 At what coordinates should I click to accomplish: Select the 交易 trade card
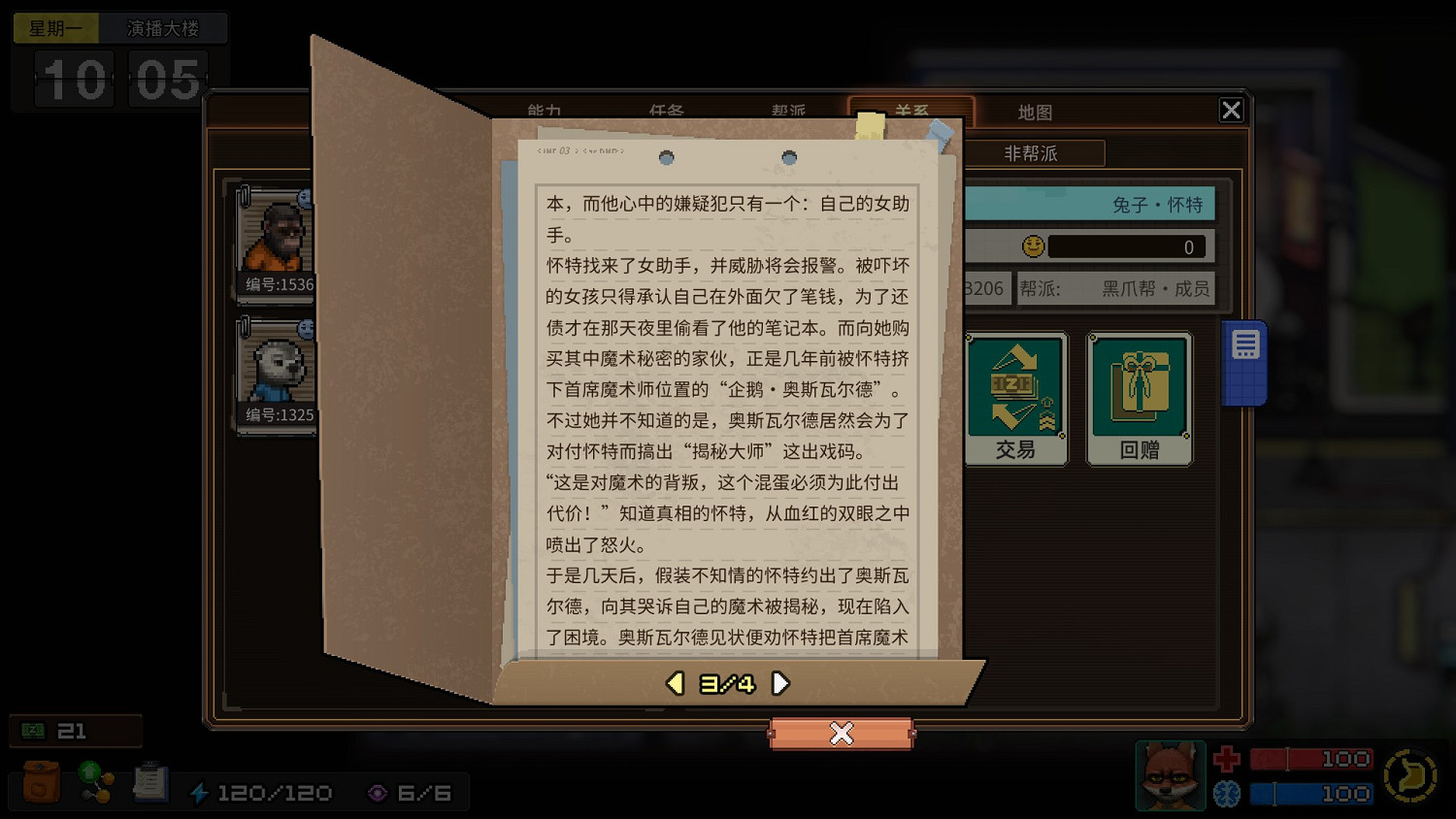pos(1015,398)
